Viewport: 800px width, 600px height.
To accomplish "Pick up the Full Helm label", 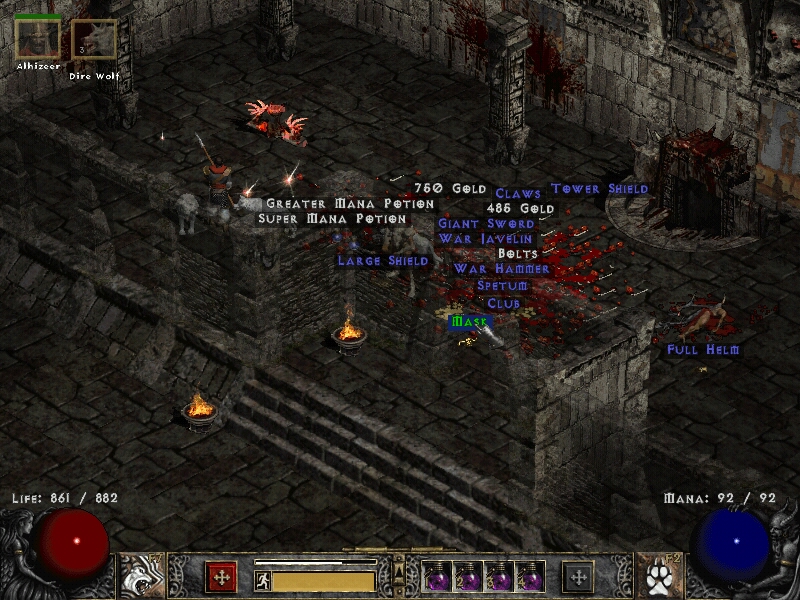I will (703, 350).
